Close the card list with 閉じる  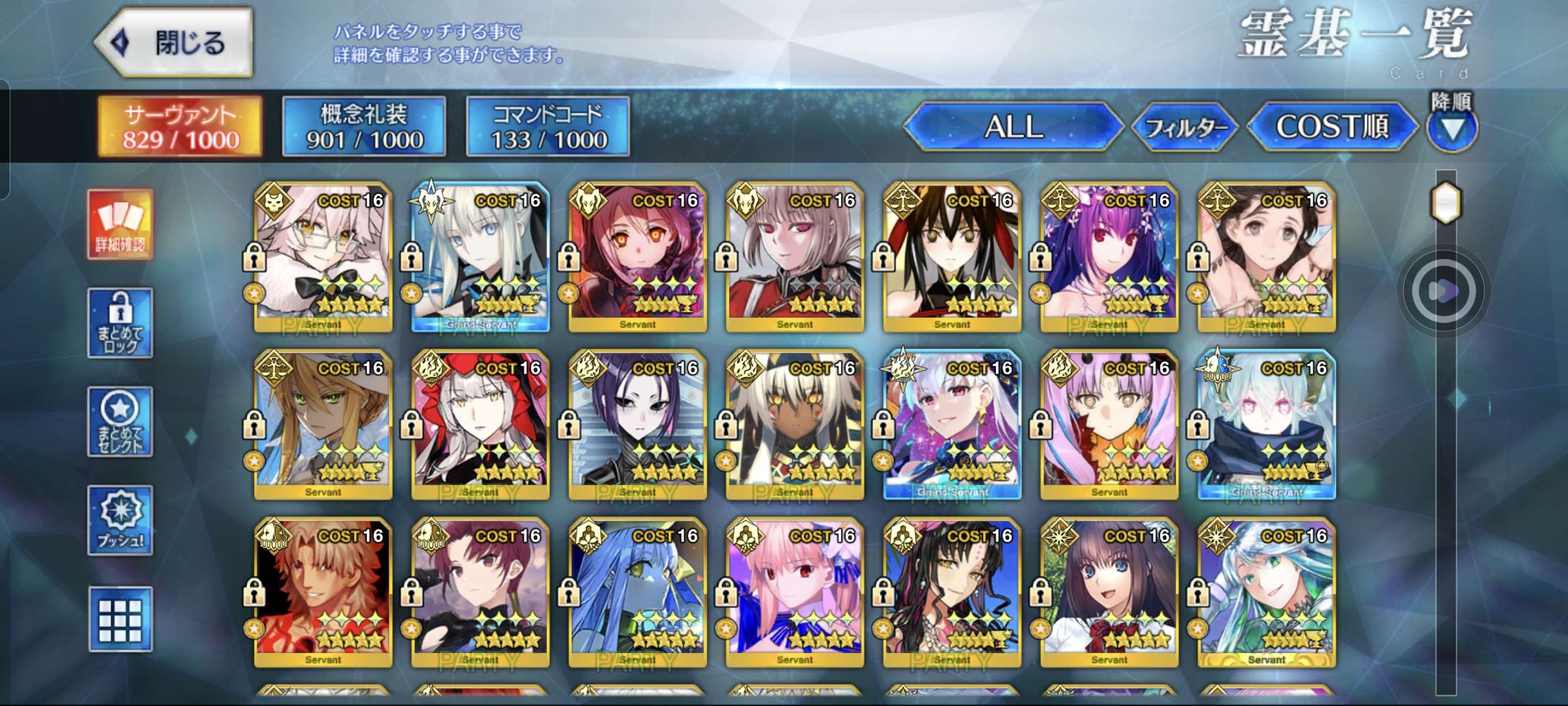(174, 43)
